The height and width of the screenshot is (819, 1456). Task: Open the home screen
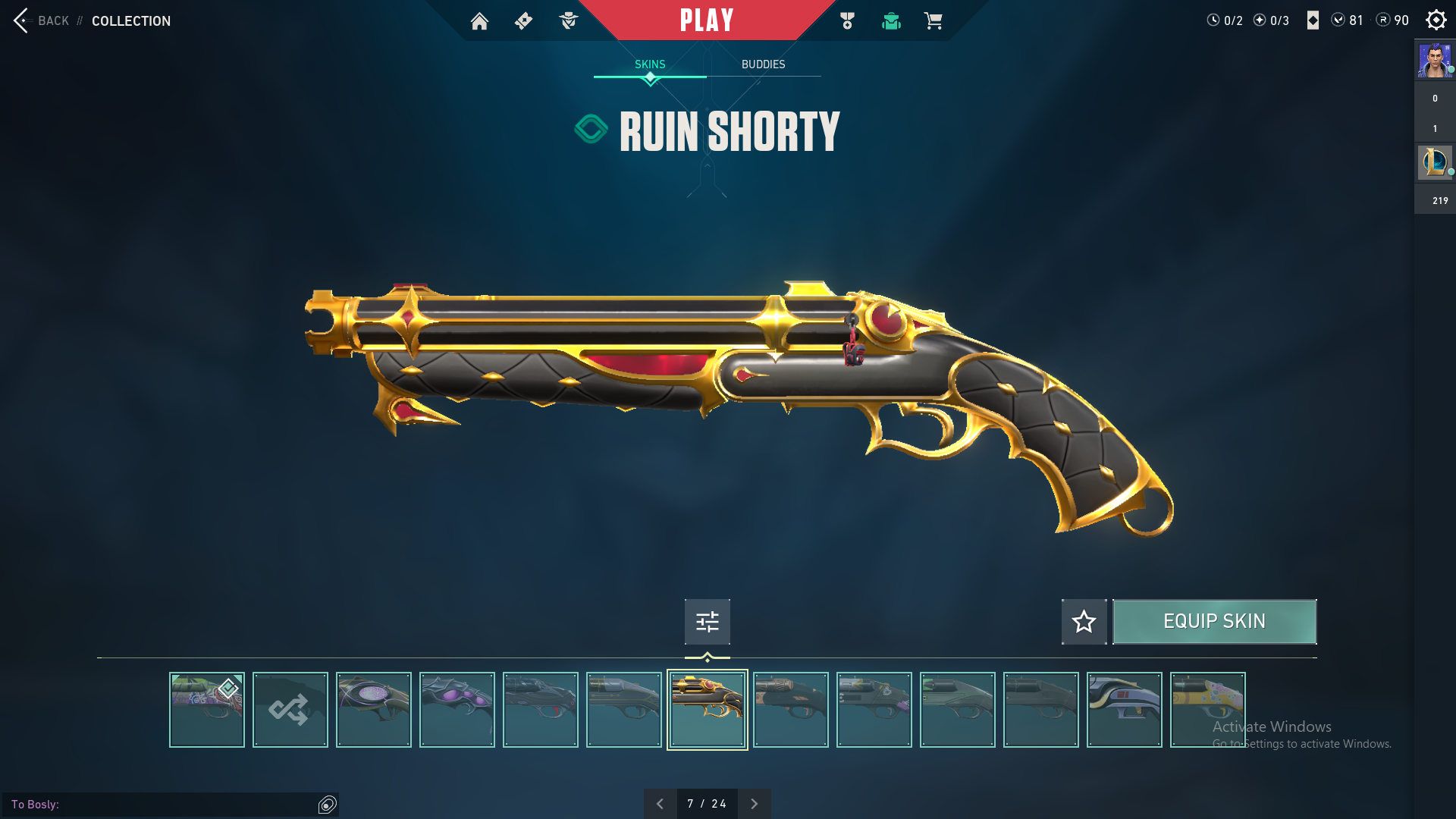479,21
